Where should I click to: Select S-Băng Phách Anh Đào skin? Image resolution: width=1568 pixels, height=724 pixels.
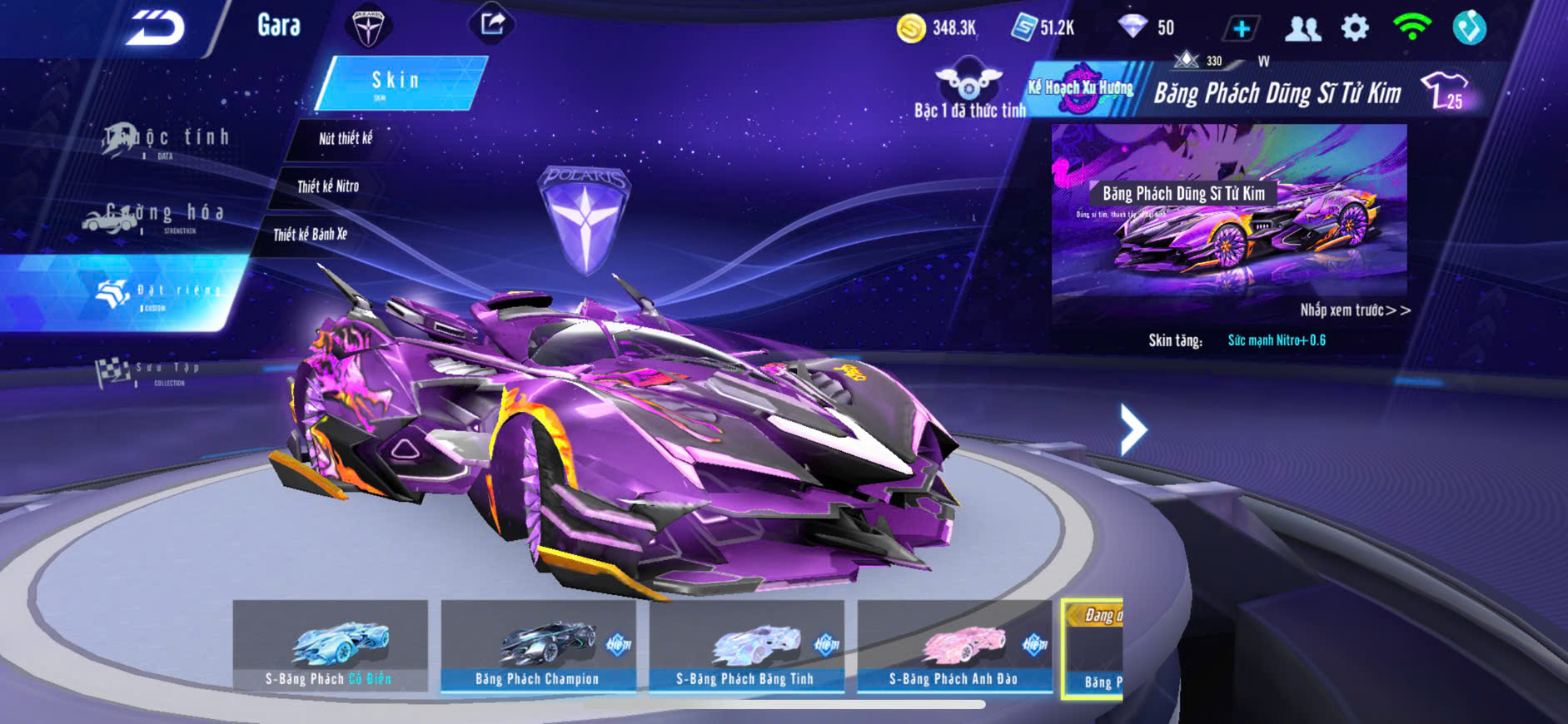[954, 647]
